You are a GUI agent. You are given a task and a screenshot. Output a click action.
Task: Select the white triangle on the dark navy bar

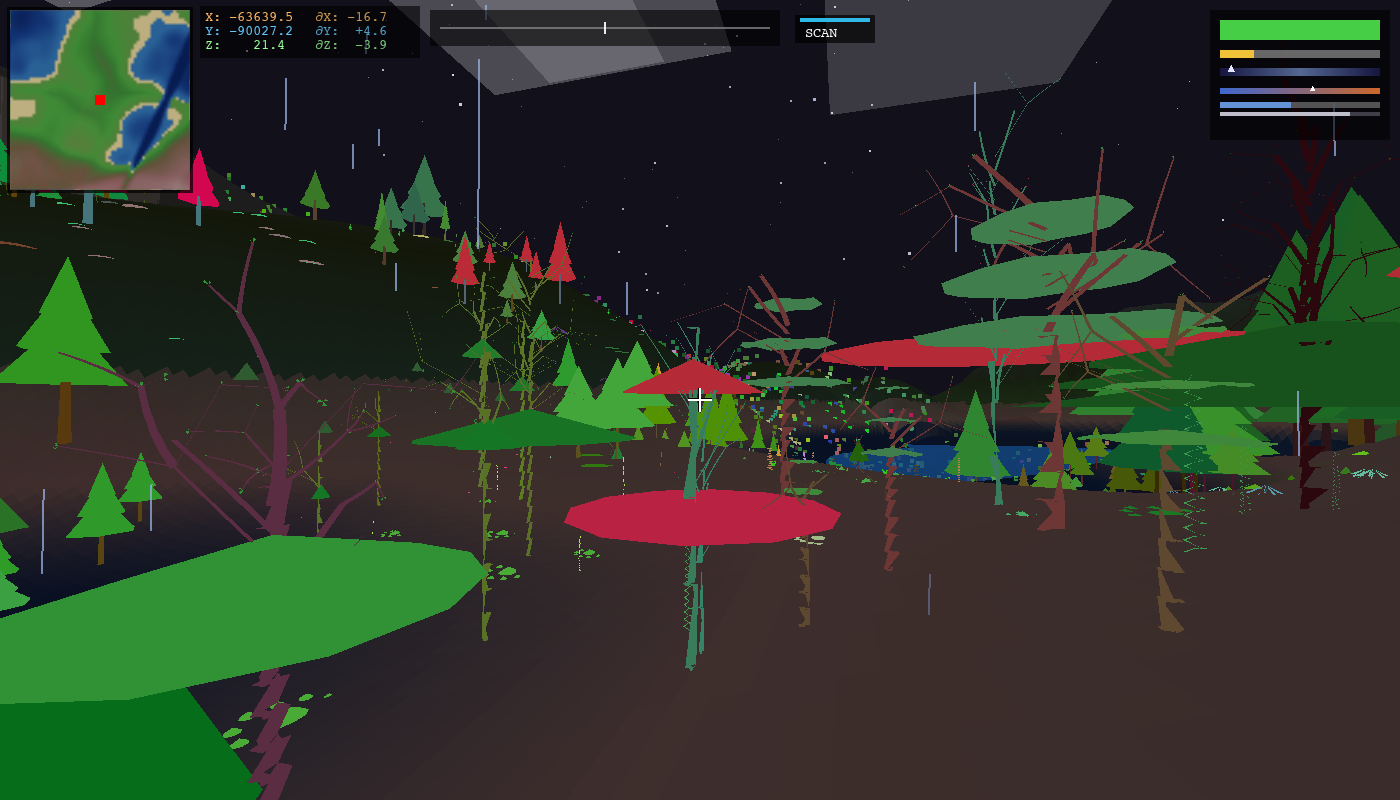(x=1231, y=69)
